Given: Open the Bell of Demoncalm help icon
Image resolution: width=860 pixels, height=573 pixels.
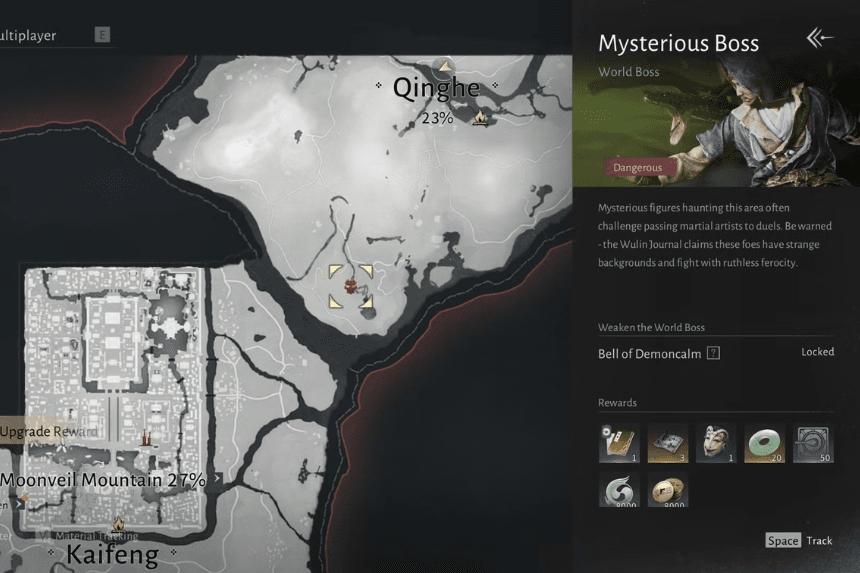Looking at the screenshot, I should point(713,353).
